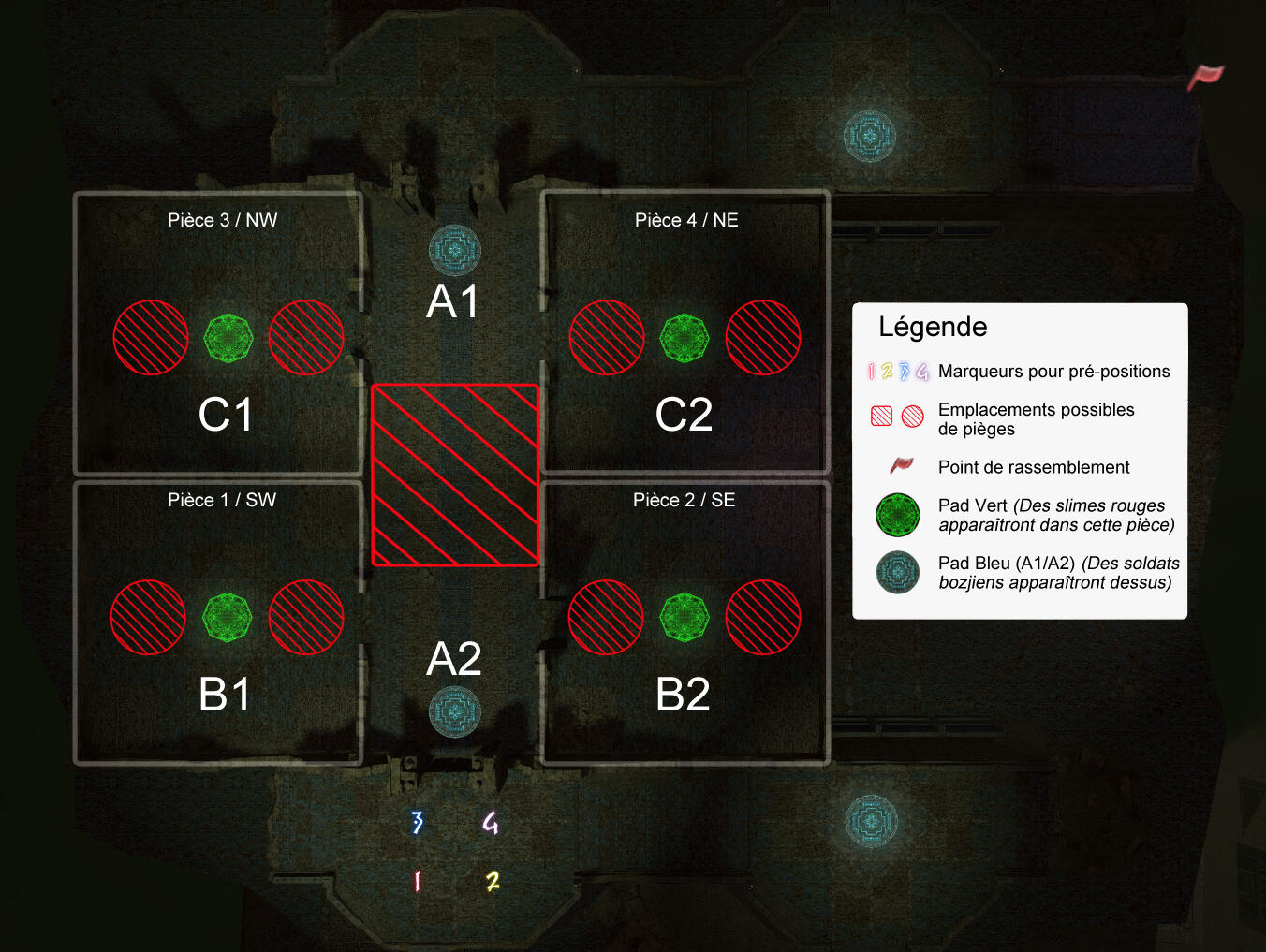Click the blue pad above the A1 label
The height and width of the screenshot is (952, 1266).
click(x=455, y=250)
